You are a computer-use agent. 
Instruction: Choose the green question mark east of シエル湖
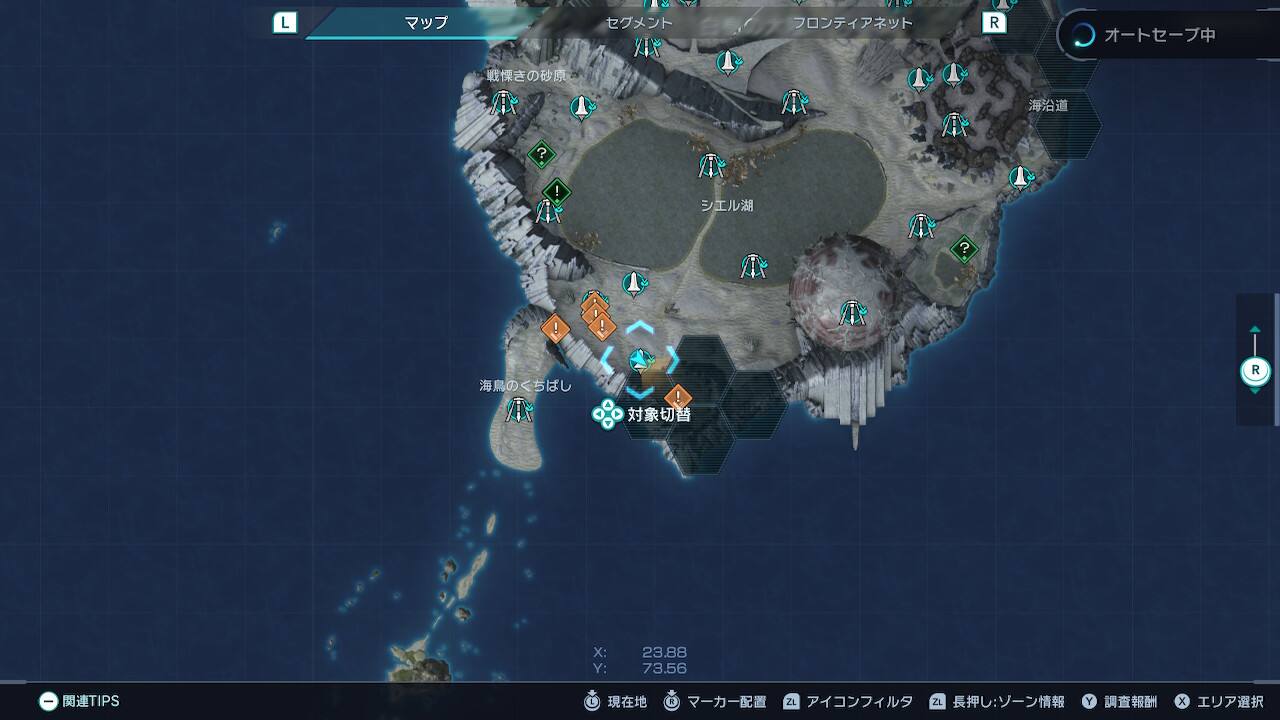[x=964, y=248]
